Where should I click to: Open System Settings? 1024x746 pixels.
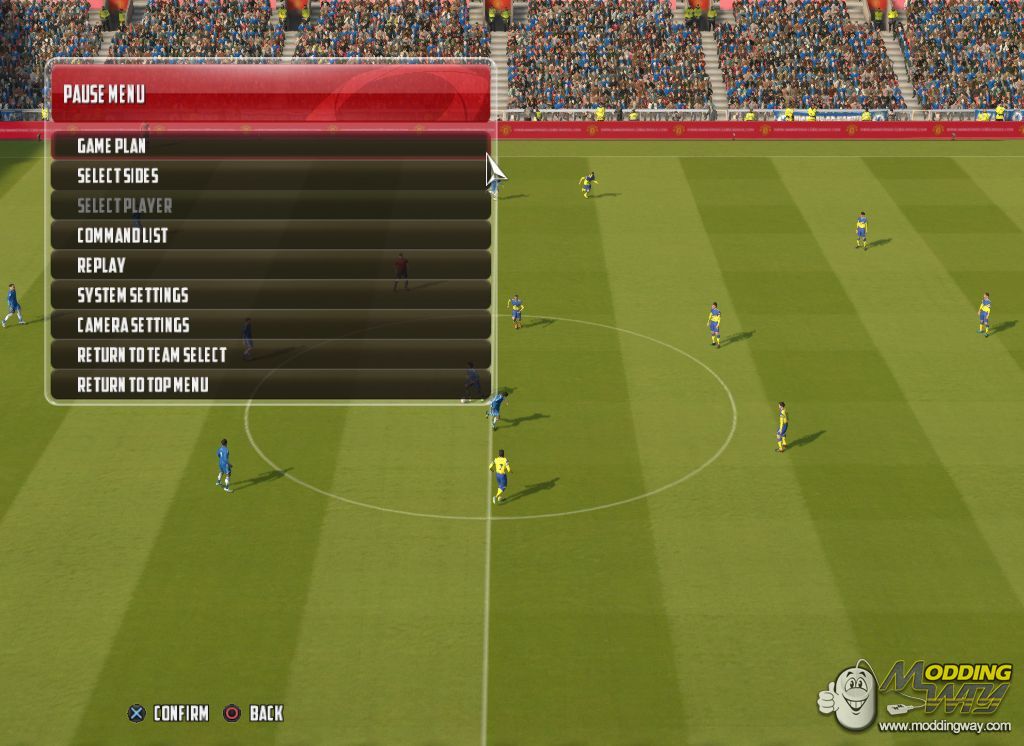pos(133,295)
